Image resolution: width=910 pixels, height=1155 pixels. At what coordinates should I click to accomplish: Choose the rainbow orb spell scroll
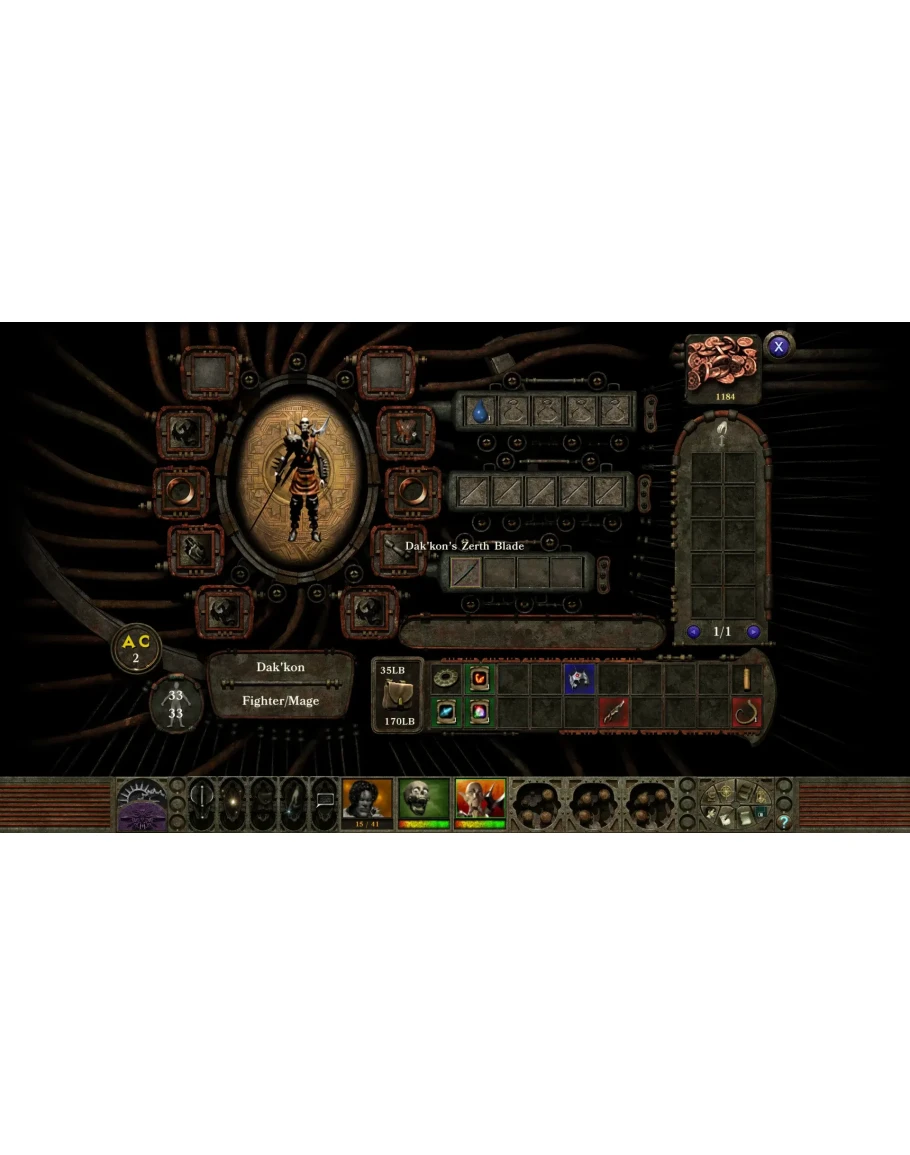pos(479,712)
